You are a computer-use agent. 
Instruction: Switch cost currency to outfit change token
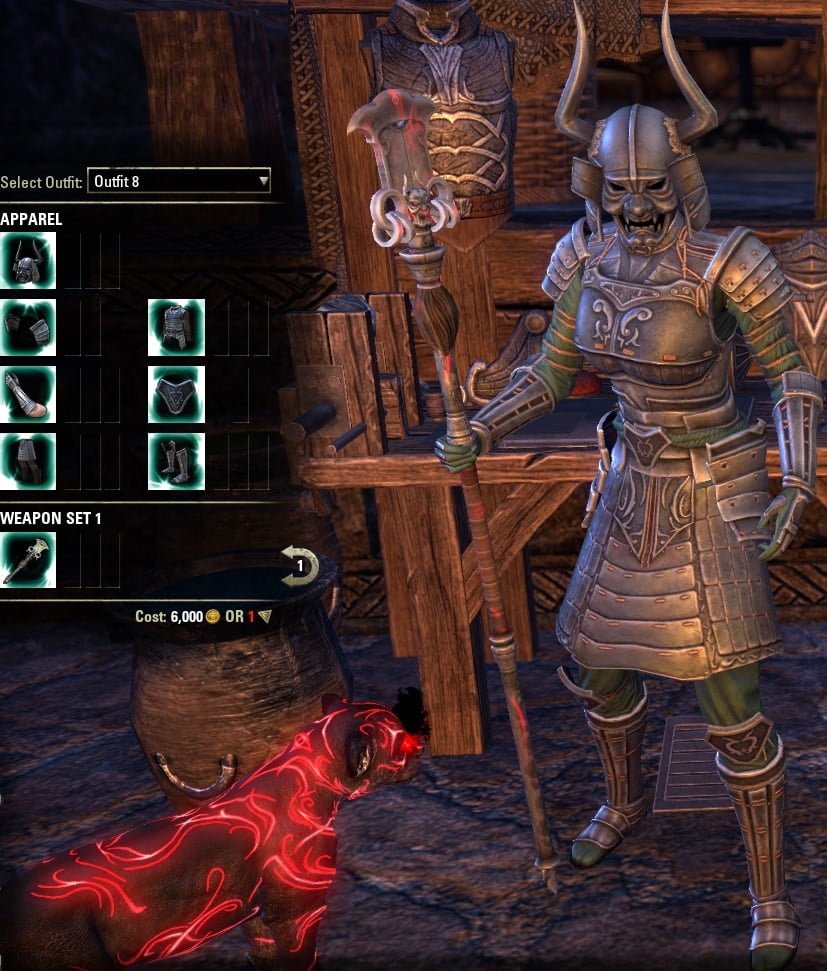[264, 617]
